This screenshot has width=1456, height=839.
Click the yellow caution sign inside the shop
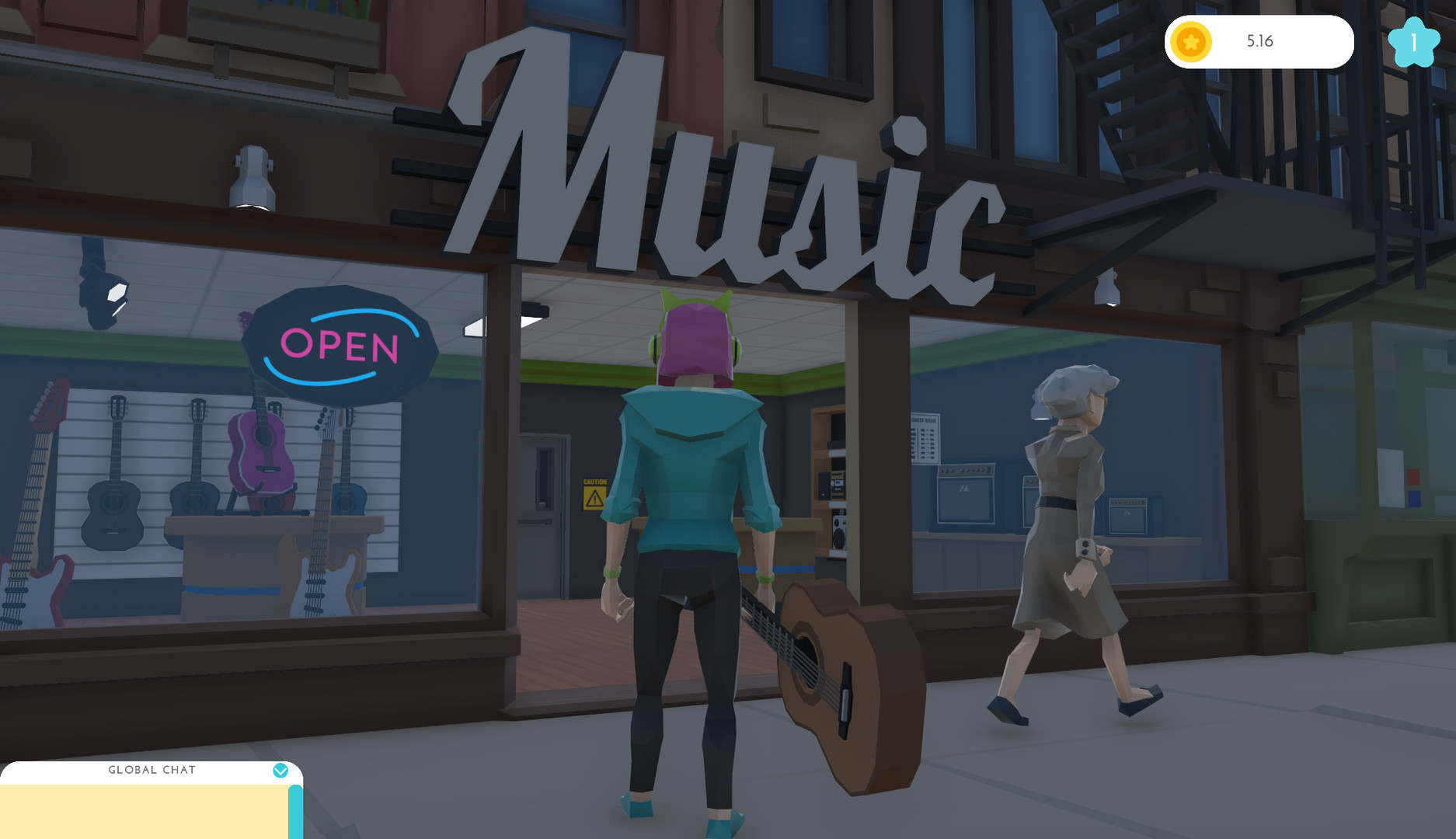point(593,496)
